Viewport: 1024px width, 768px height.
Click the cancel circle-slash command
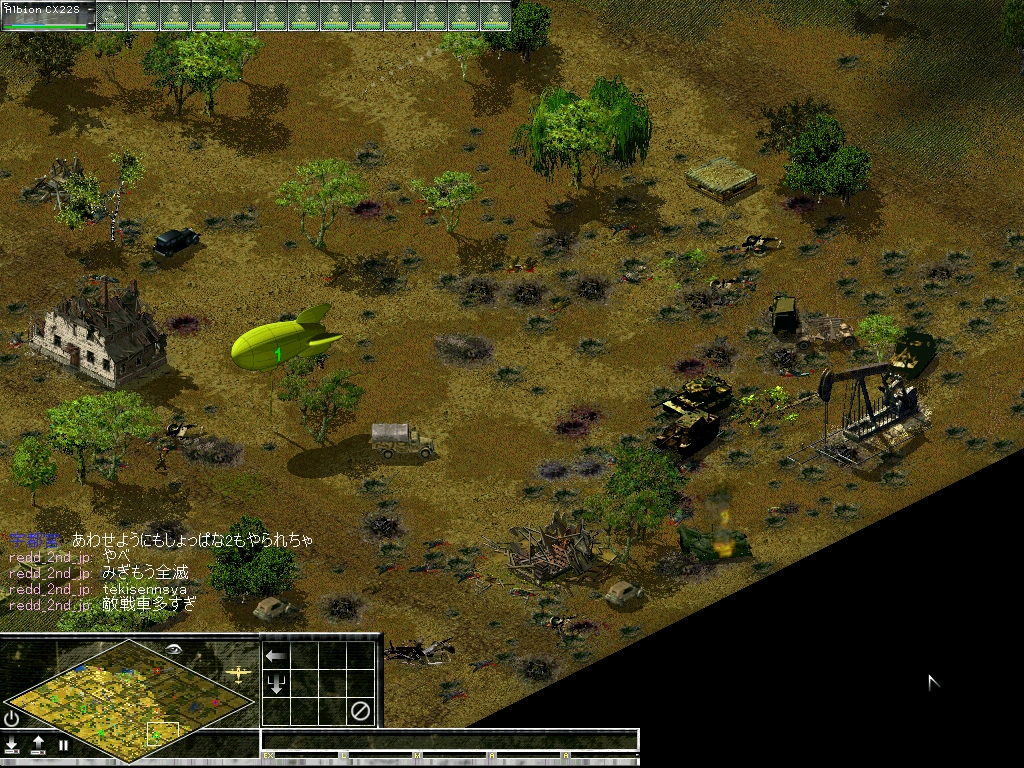click(360, 712)
